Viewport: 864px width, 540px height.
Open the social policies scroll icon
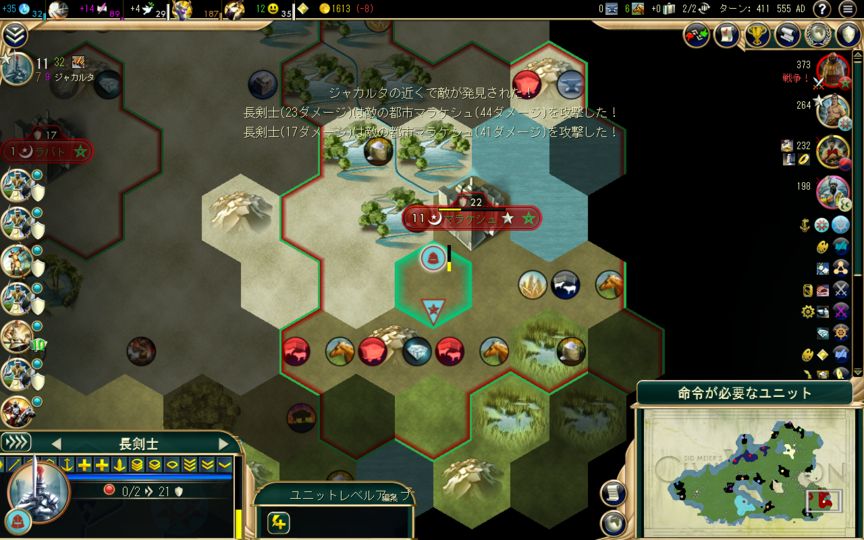(x=727, y=35)
